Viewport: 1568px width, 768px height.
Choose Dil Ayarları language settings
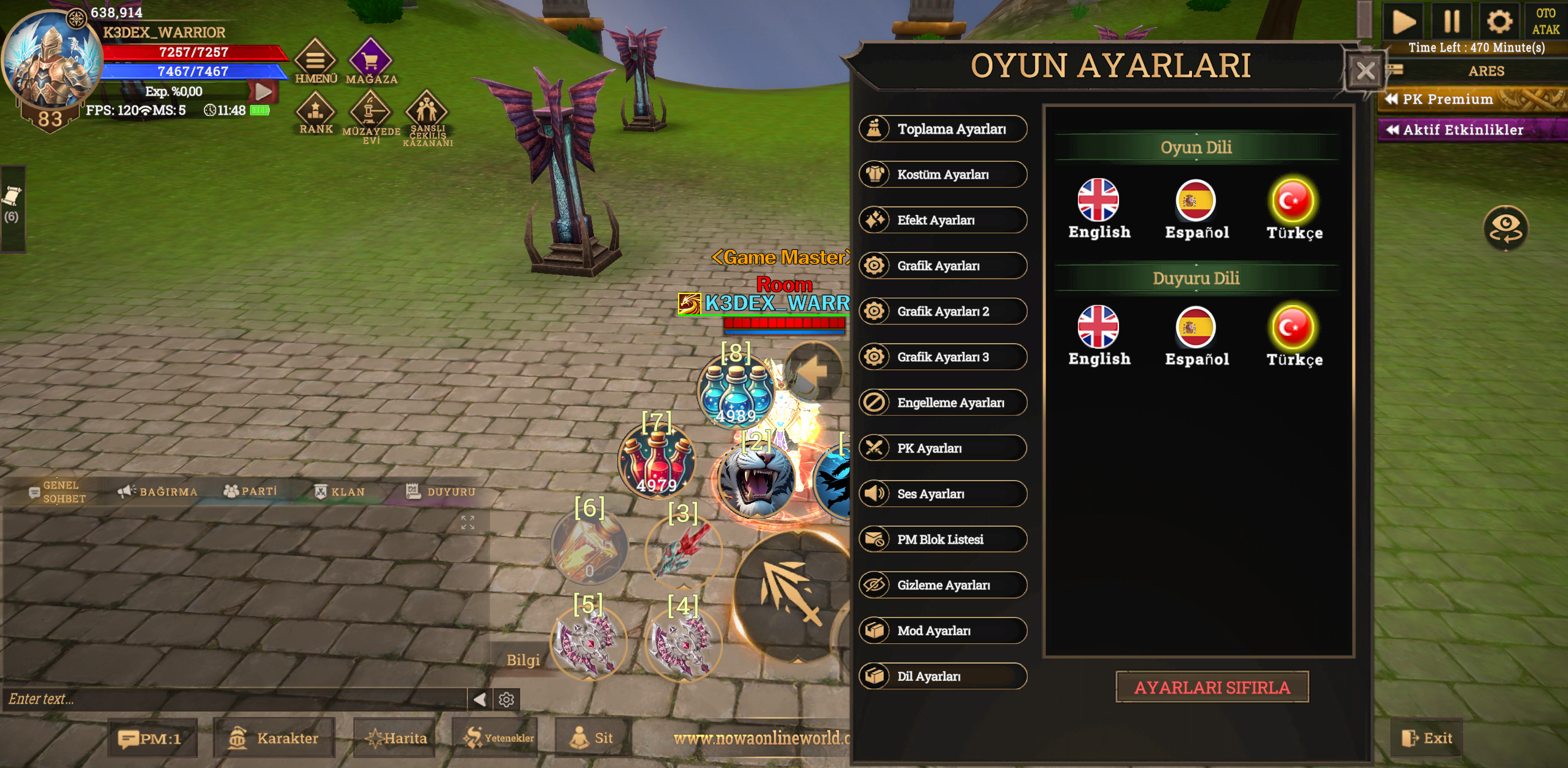point(943,676)
